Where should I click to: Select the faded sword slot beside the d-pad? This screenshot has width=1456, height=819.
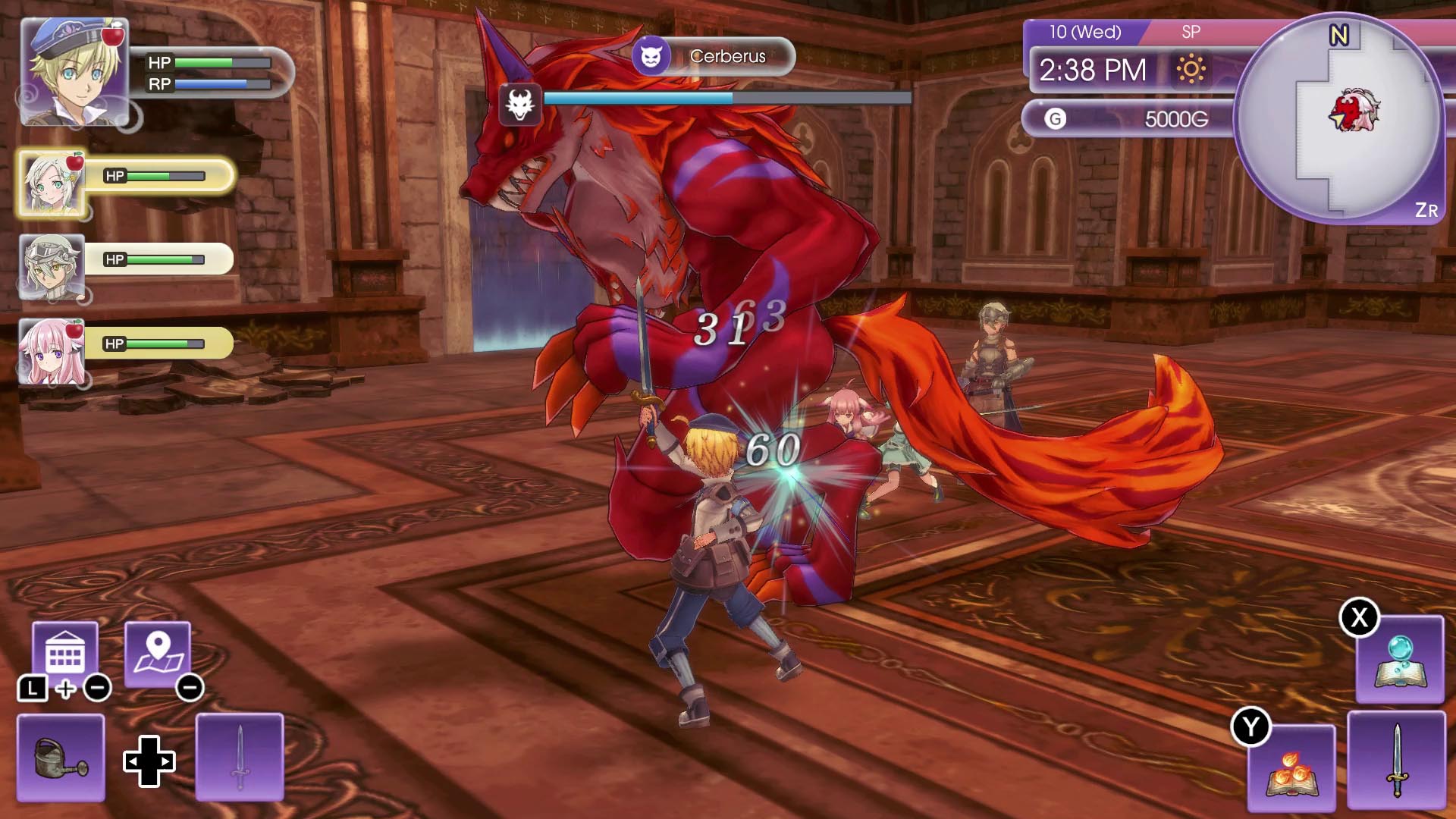240,757
